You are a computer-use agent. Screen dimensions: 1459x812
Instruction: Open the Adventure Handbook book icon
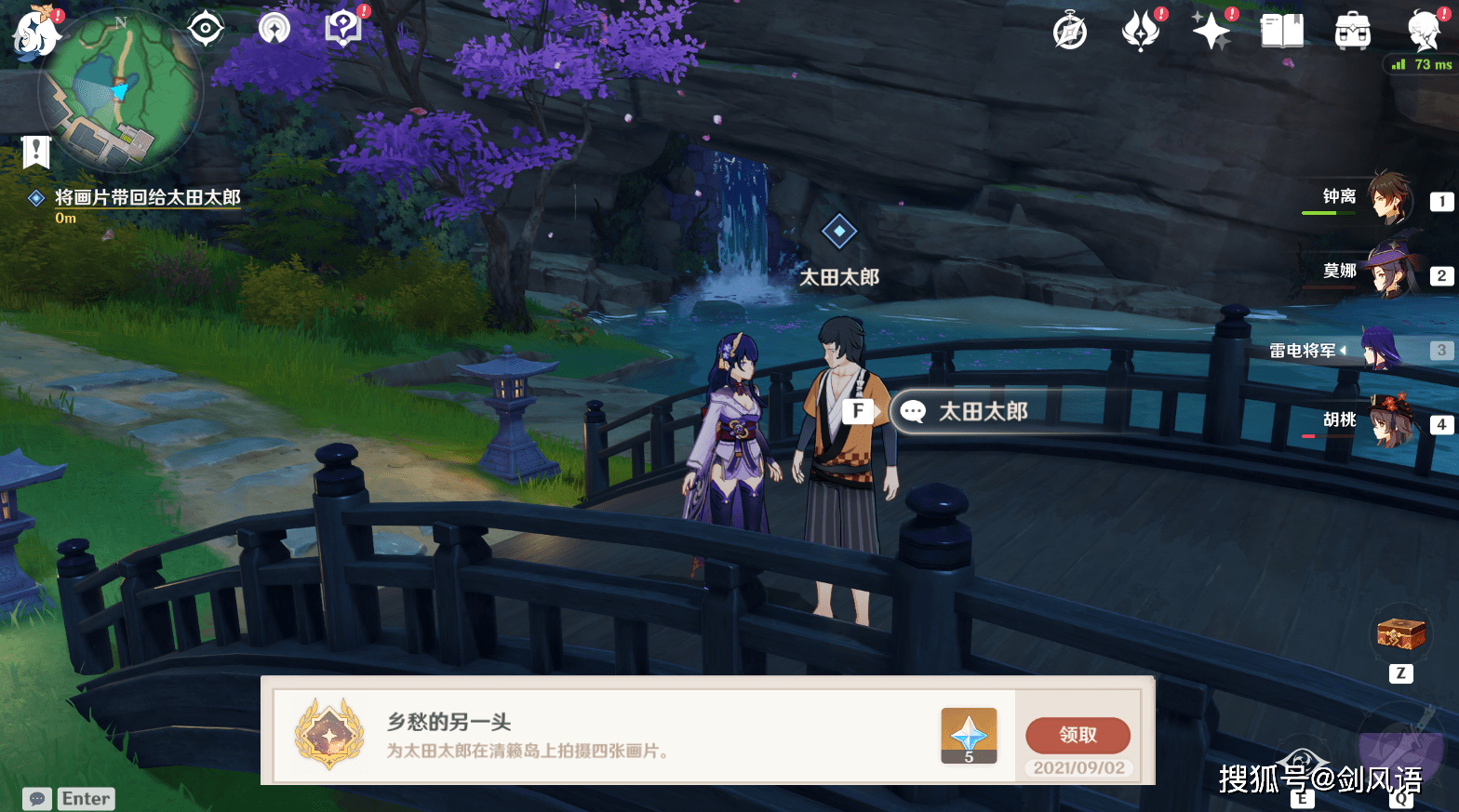1282,30
